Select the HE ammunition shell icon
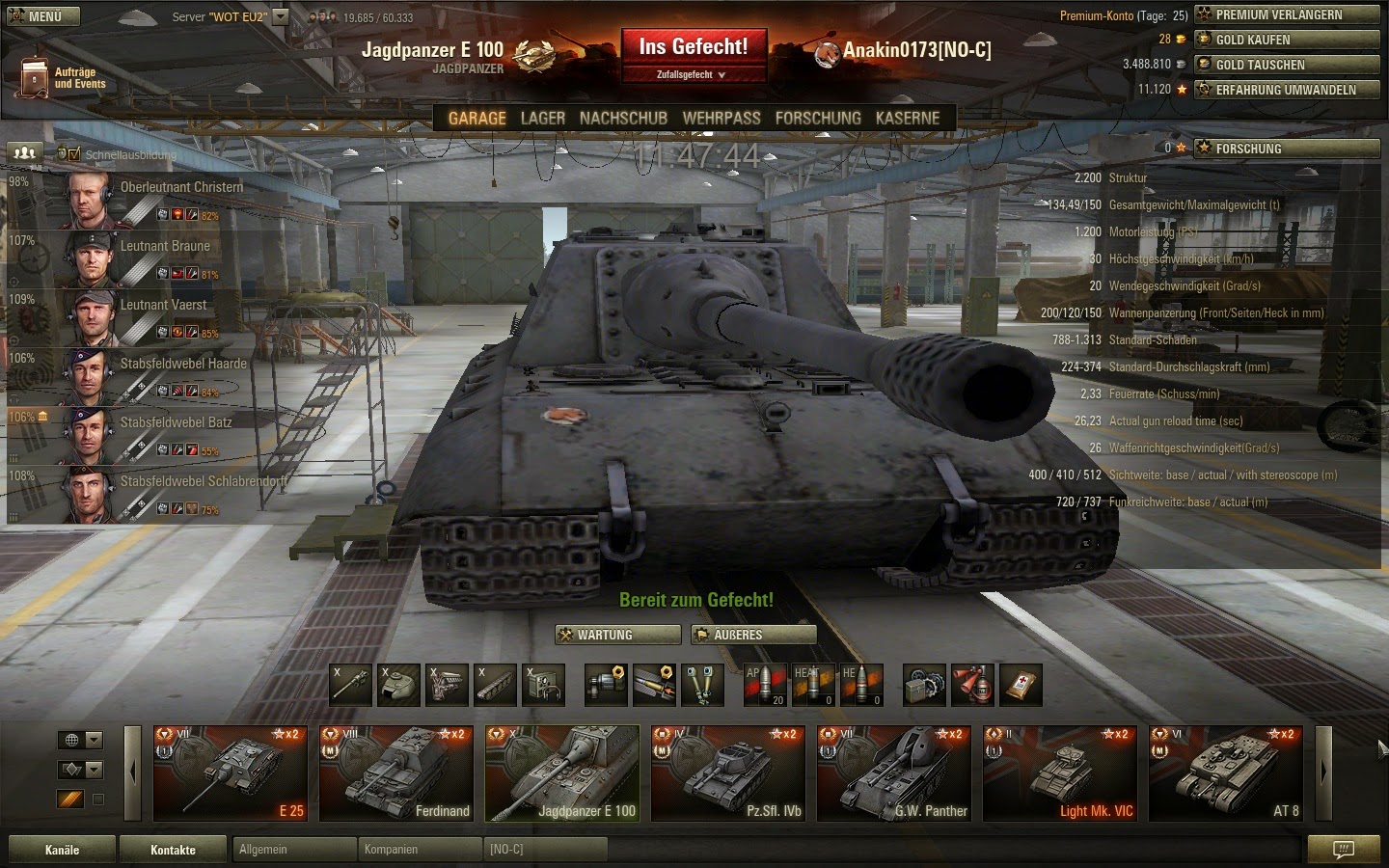Viewport: 1389px width, 868px height. (861, 685)
